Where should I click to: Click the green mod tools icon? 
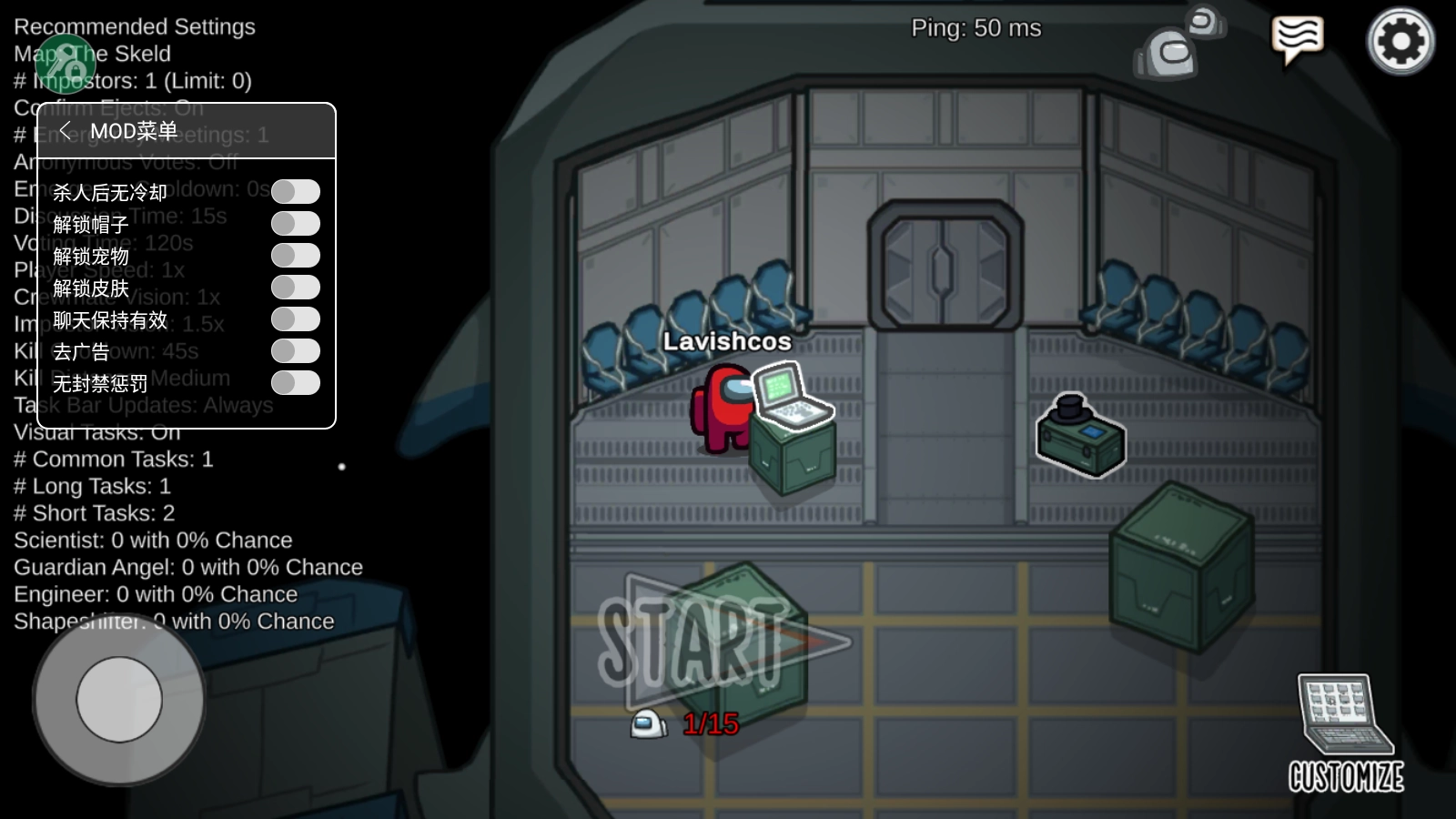coord(65,63)
